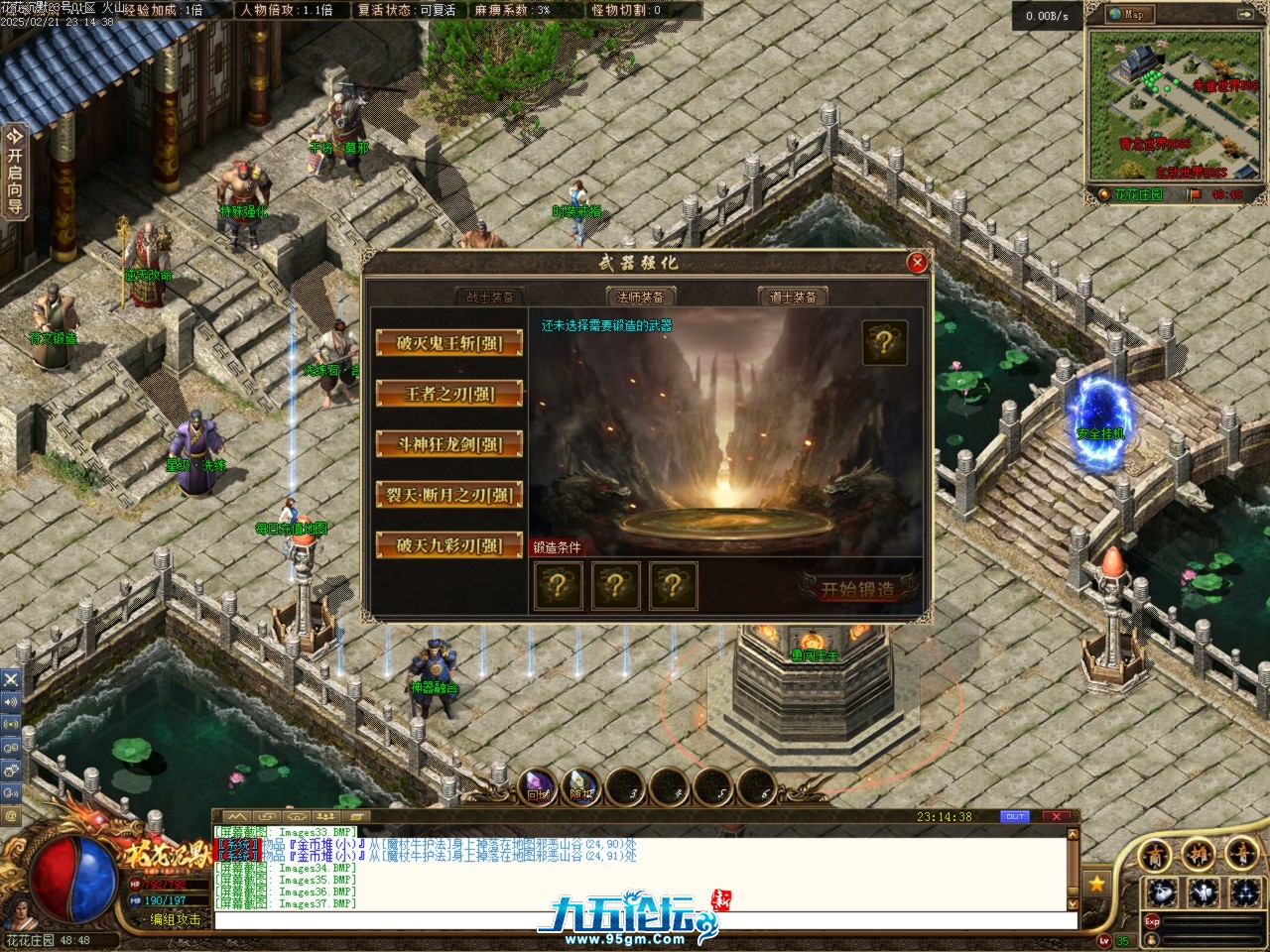Select the 裂天·断月之刃[强] weapon
Viewport: 1270px width, 952px height.
click(x=448, y=495)
